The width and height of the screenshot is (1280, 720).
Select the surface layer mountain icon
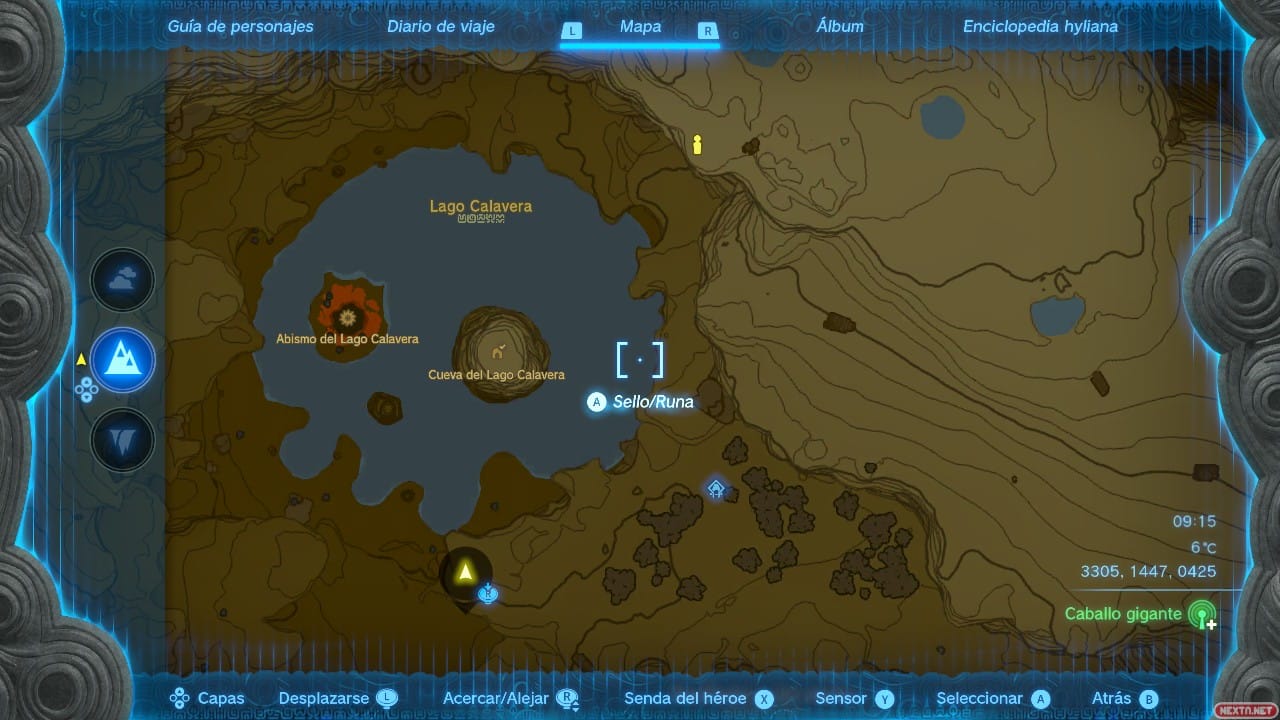point(123,360)
